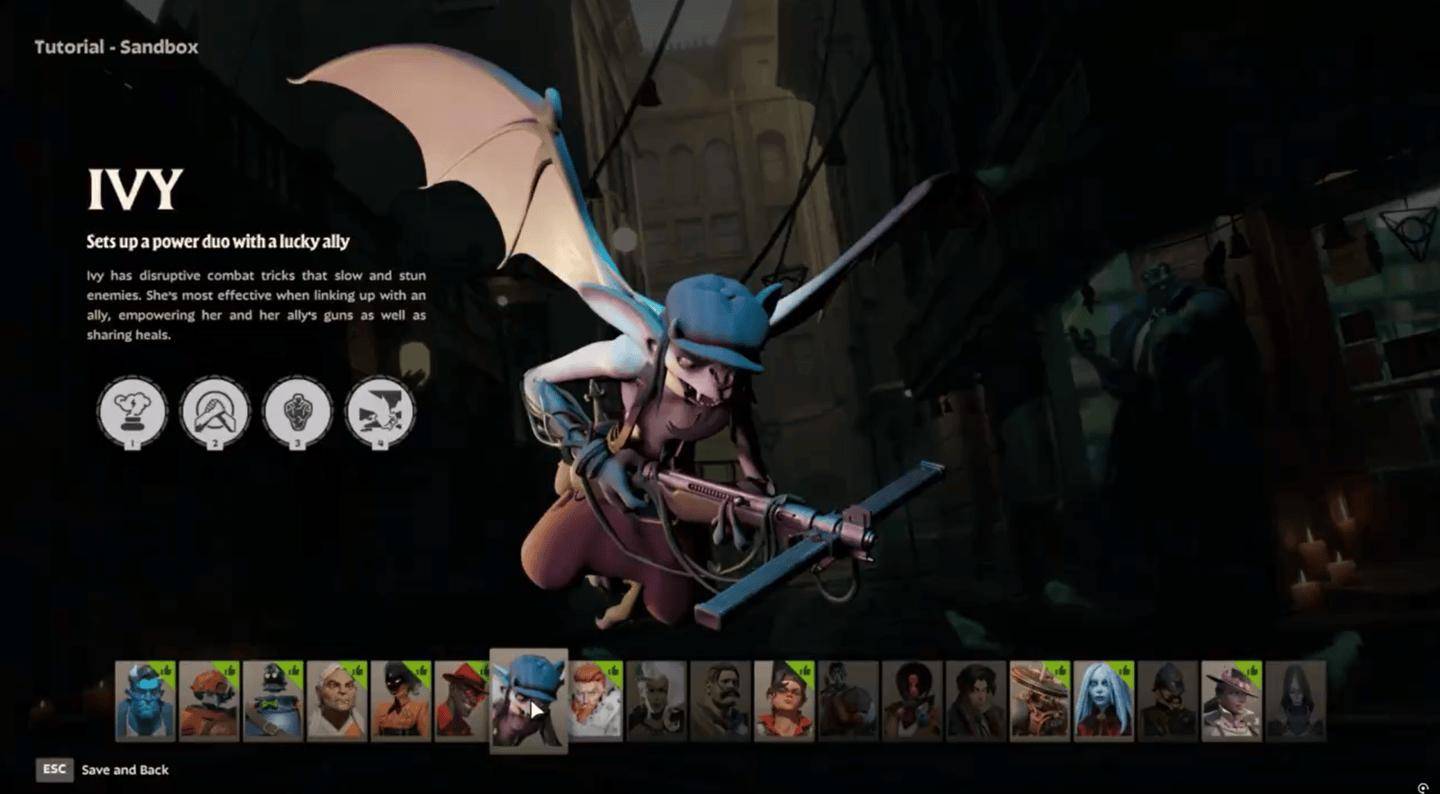1440x794 pixels.
Task: Select the copper-hatted Seven portrait
Action: 1040,700
